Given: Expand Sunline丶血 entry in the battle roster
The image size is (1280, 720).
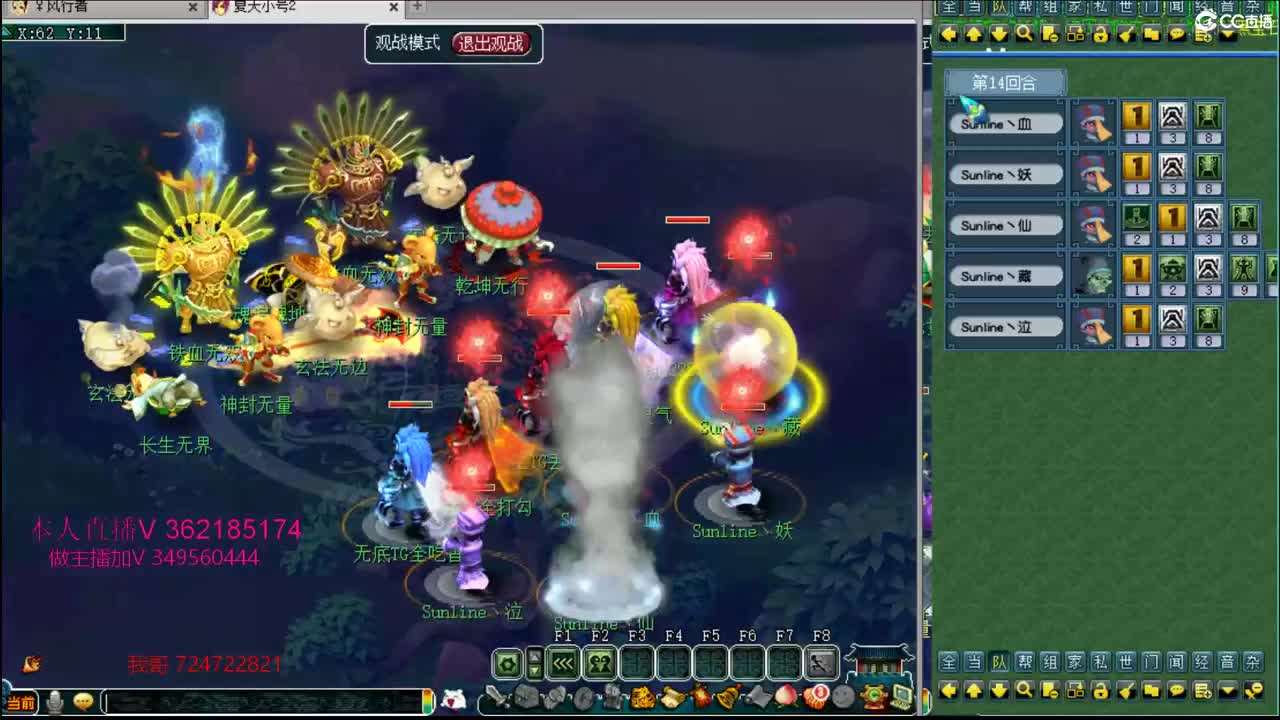Looking at the screenshot, I should pyautogui.click(x=1003, y=122).
